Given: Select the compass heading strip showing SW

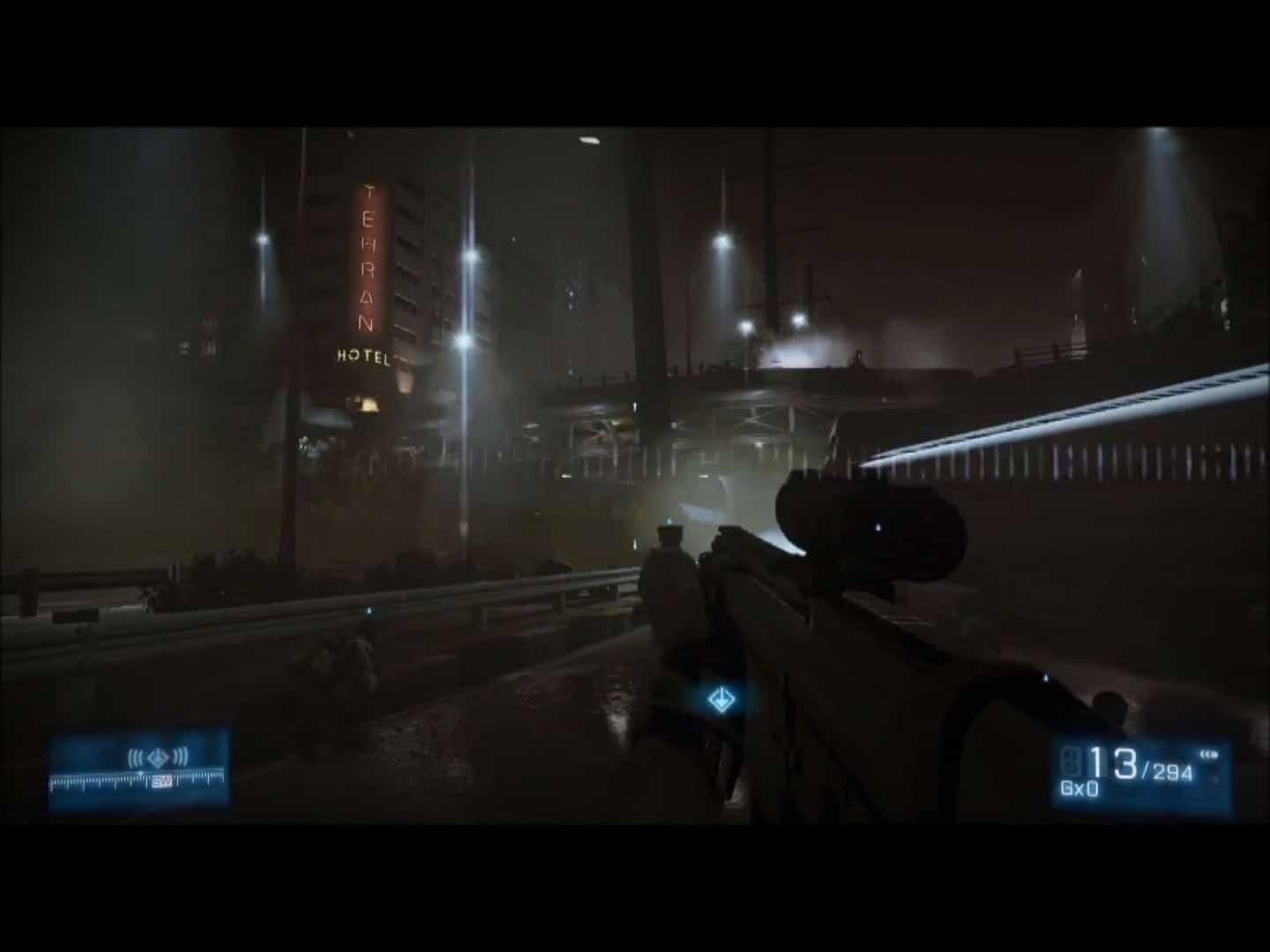Looking at the screenshot, I should click(139, 781).
